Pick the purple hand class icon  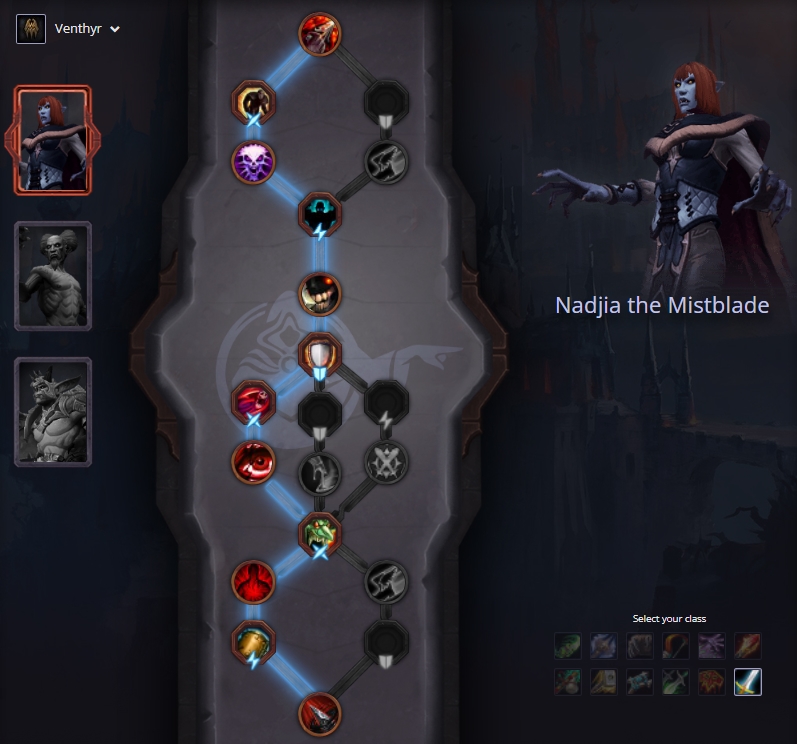[711, 646]
